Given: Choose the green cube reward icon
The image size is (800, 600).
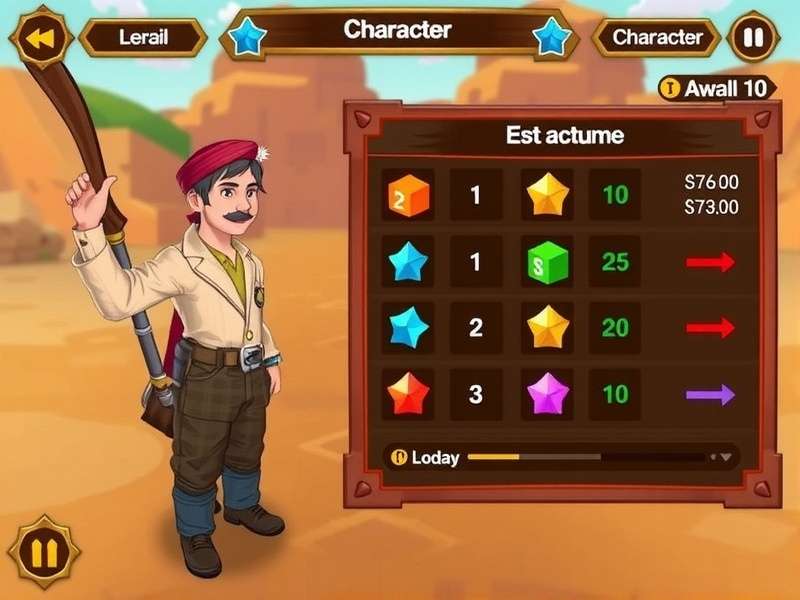Looking at the screenshot, I should [548, 262].
